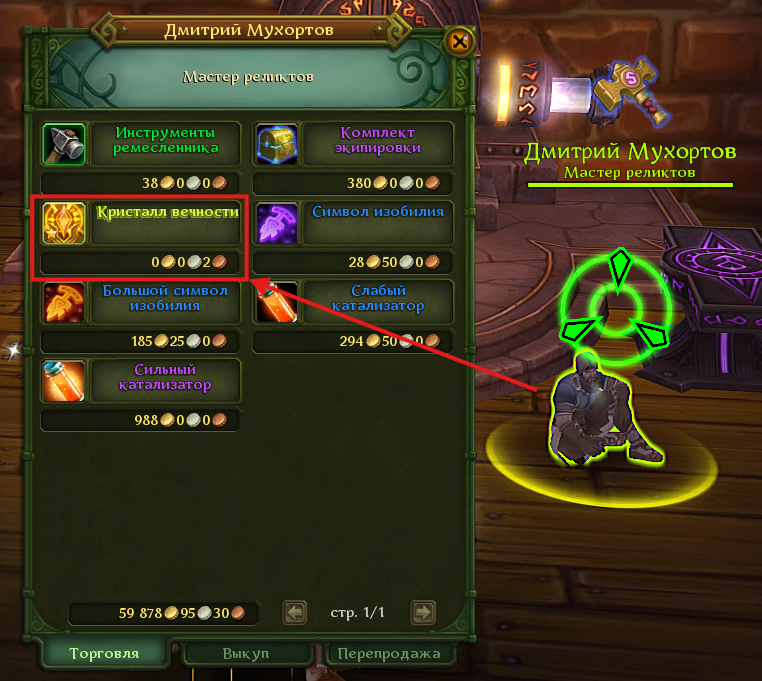Select Инструменты ремесленника item

click(64, 145)
